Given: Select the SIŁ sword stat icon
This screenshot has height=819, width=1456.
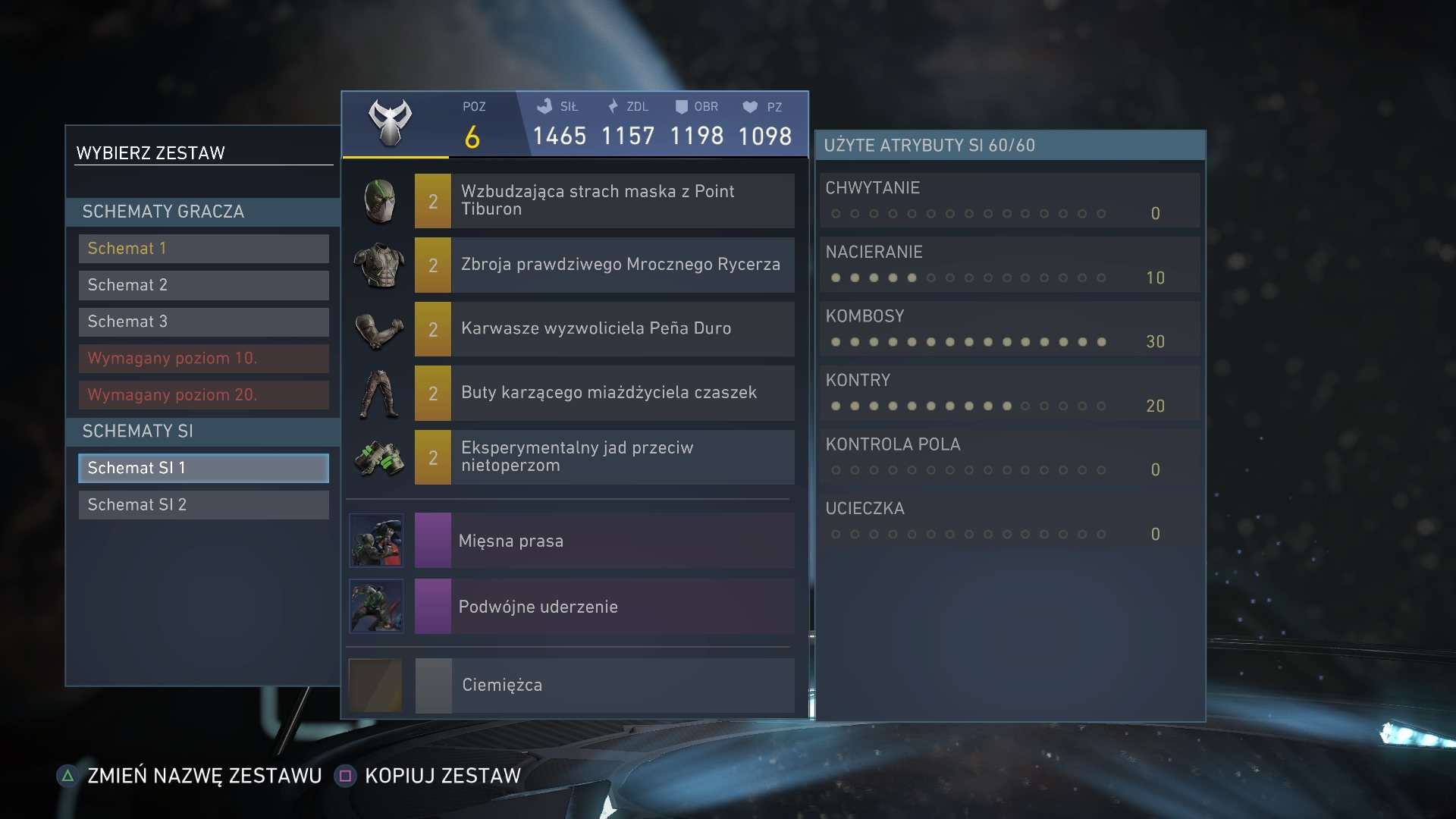Looking at the screenshot, I should point(544,106).
